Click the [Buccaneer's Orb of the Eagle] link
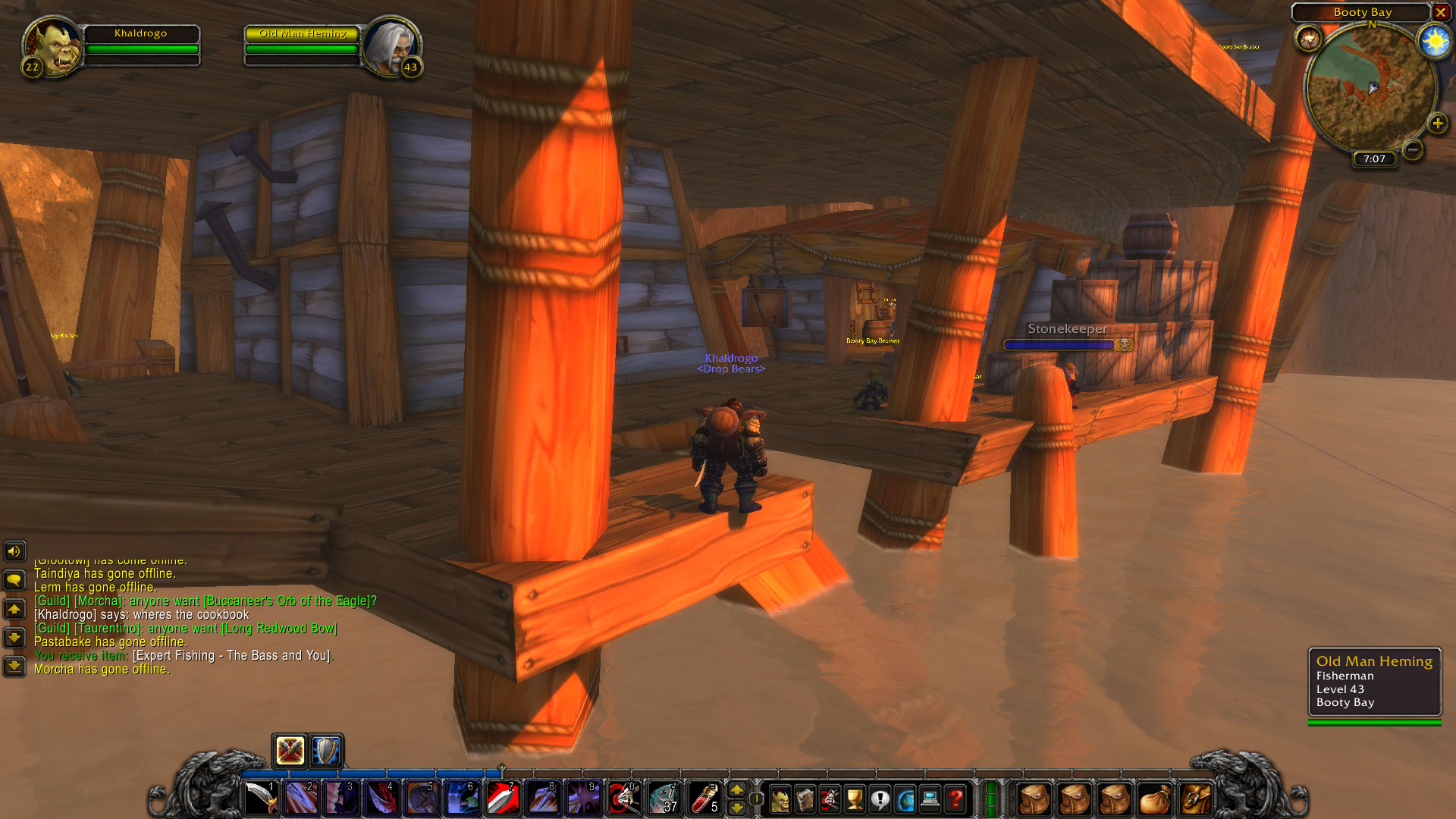The width and height of the screenshot is (1456, 819). 288,601
